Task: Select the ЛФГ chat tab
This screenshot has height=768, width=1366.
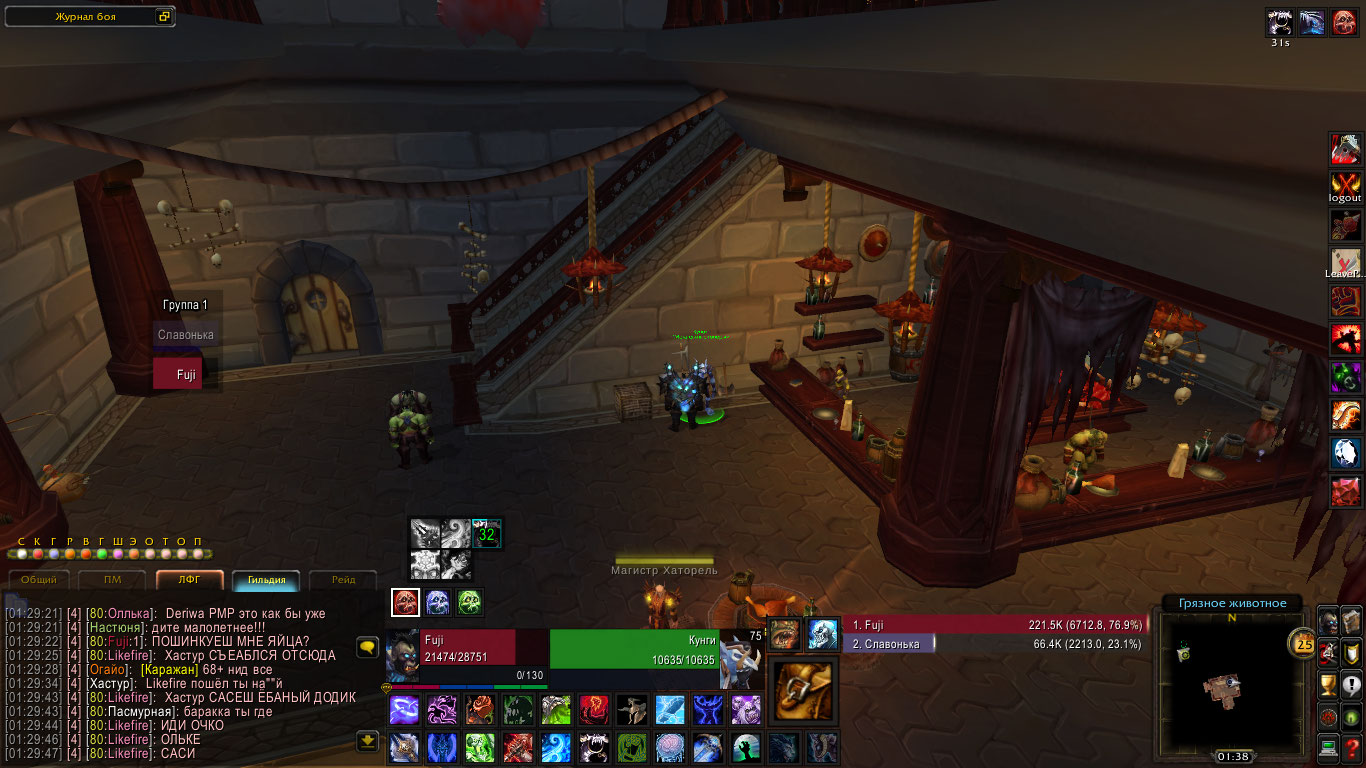Action: click(189, 579)
